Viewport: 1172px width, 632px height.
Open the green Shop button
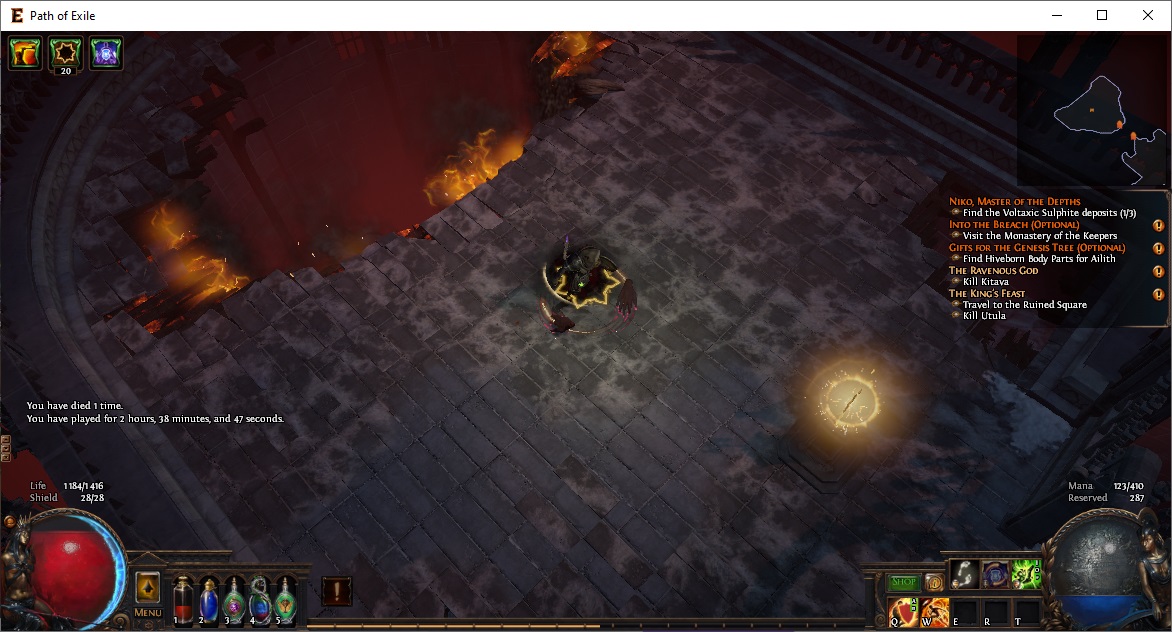click(903, 582)
